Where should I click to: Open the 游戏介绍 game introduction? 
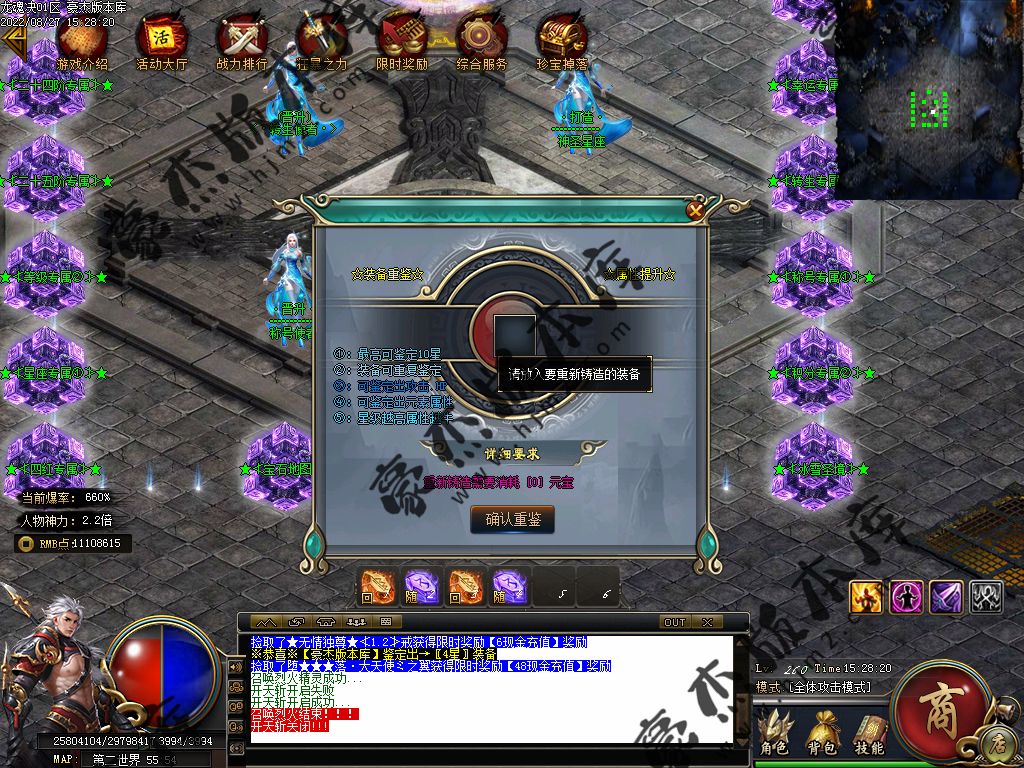click(x=82, y=41)
